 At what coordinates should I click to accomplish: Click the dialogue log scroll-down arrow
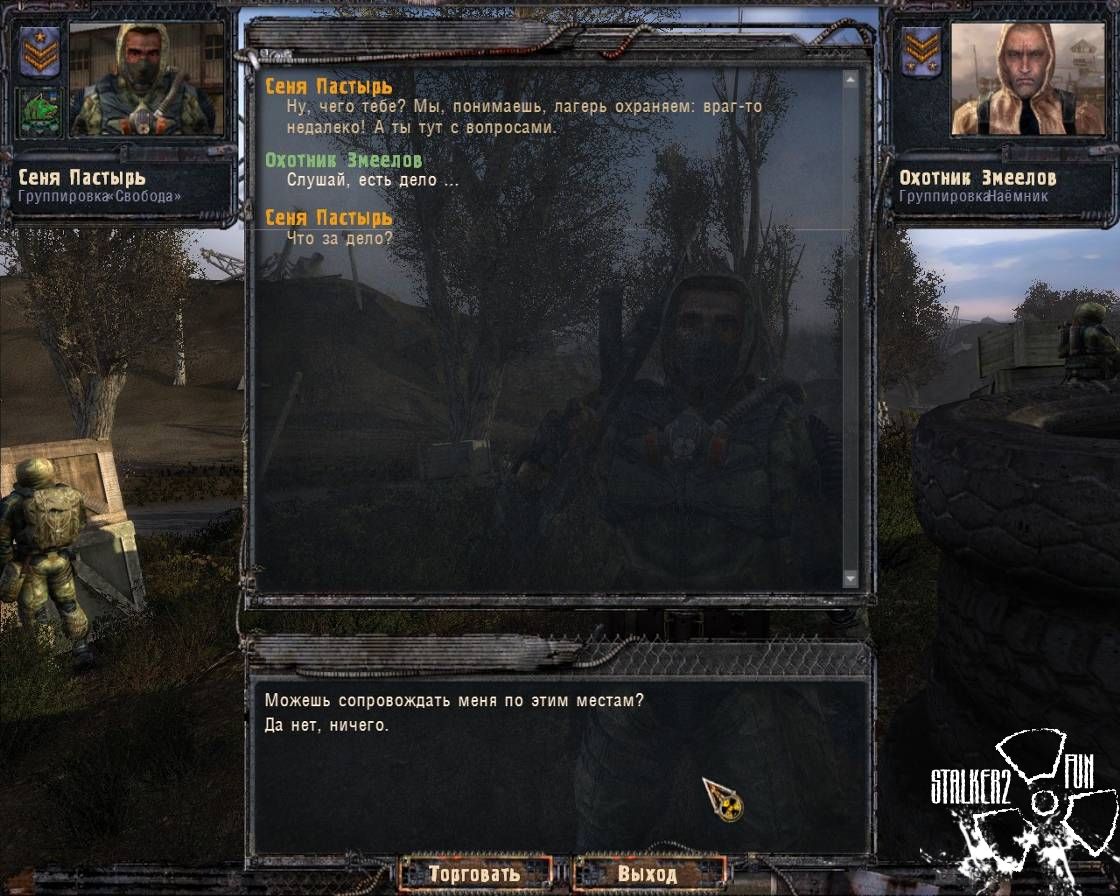851,578
